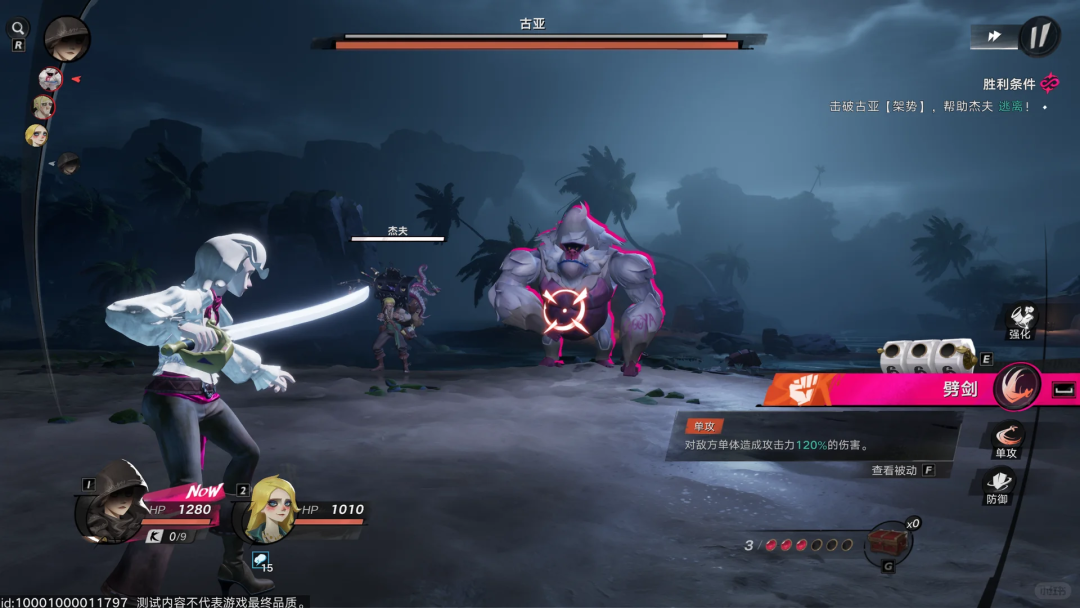
Task: Target the enemy with the crosshair marker
Action: (564, 310)
